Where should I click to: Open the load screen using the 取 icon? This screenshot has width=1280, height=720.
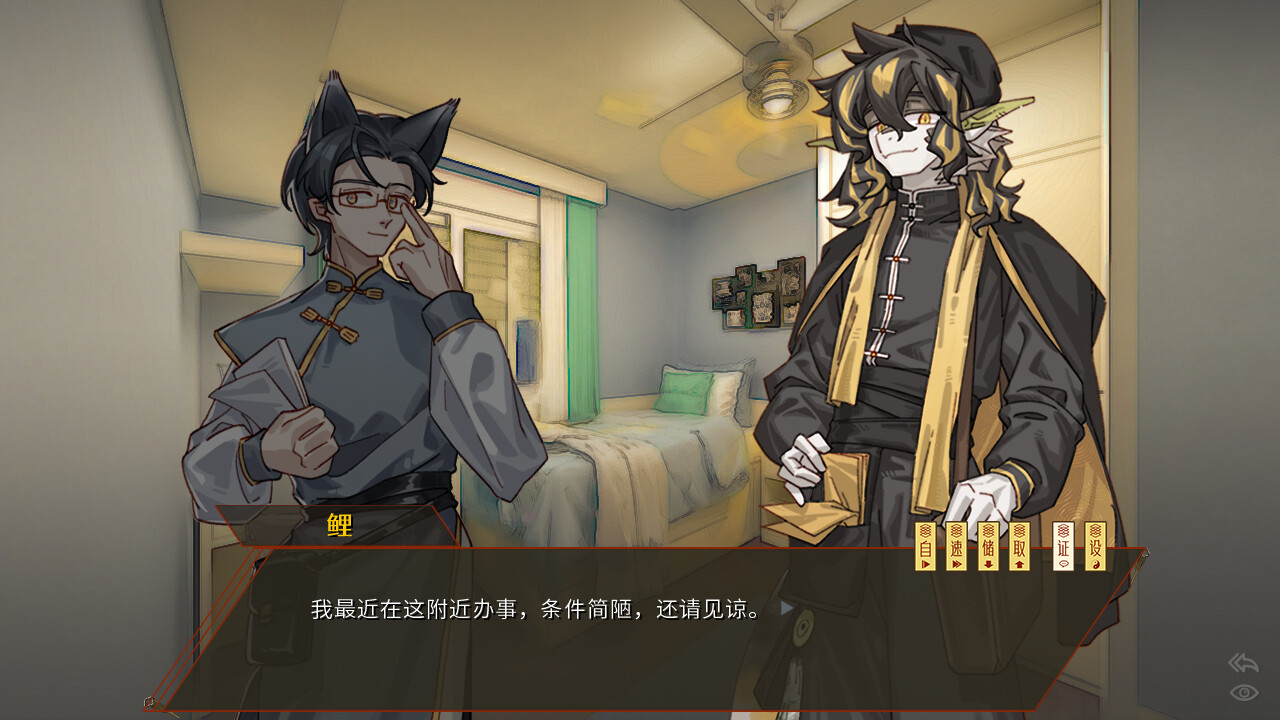[1018, 545]
